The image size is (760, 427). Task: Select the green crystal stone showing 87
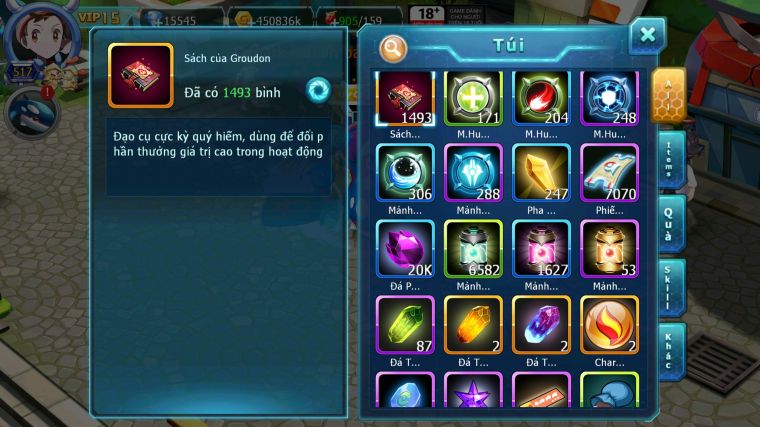tap(405, 324)
